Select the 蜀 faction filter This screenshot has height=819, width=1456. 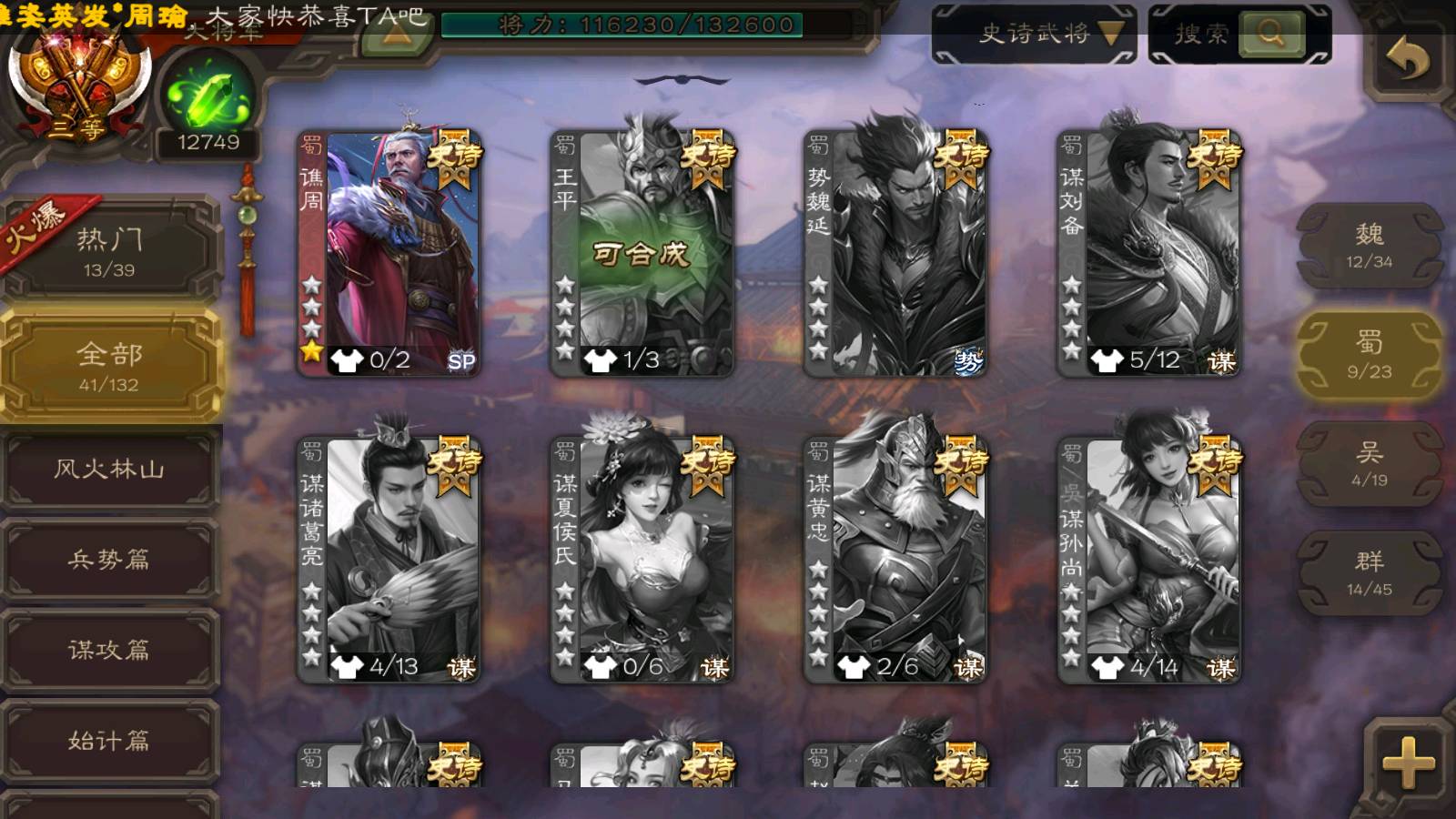coord(1369,355)
